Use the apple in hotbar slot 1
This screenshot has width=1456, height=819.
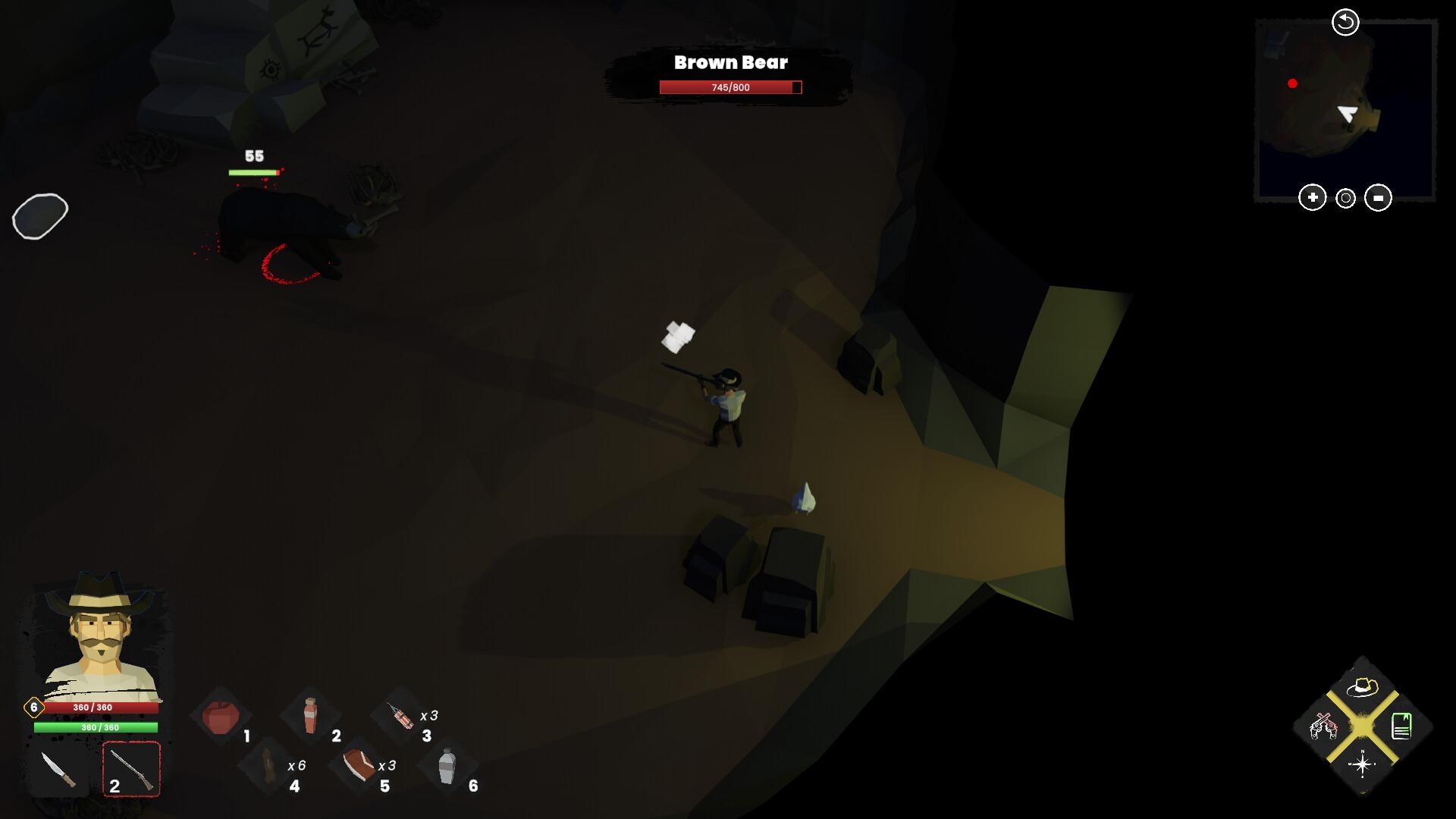221,717
